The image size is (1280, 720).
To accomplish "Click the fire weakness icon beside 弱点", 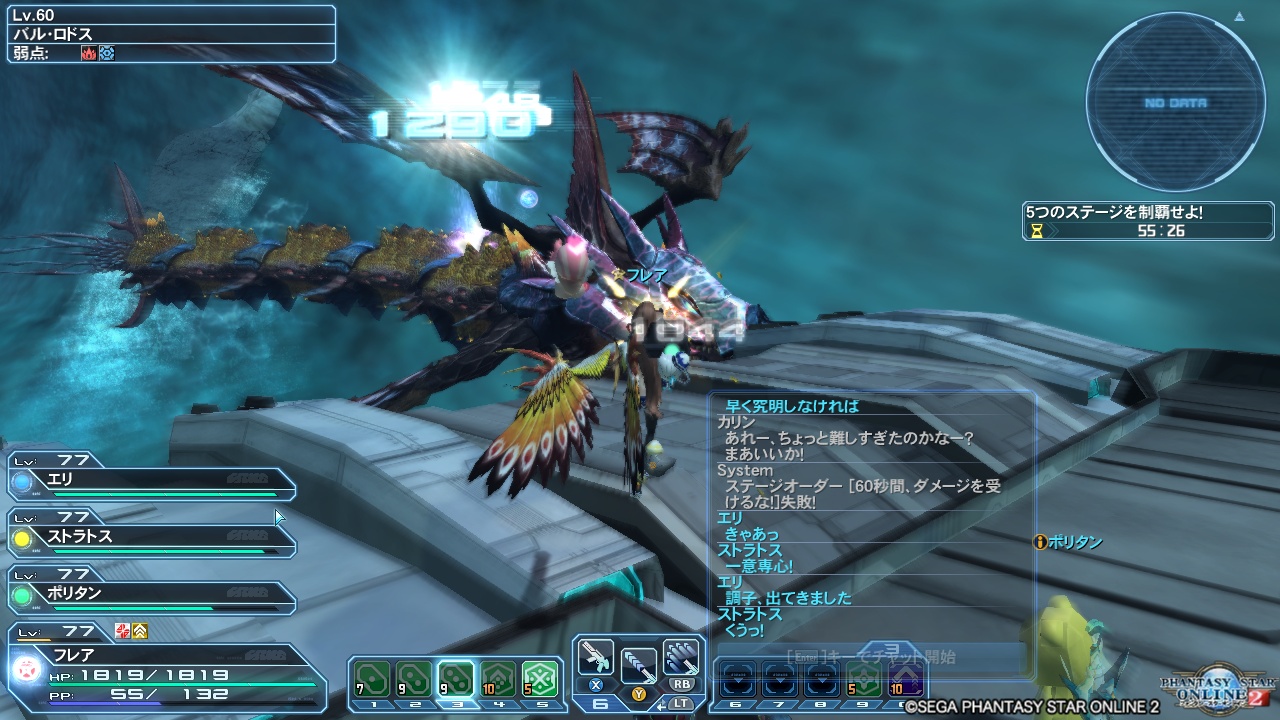I will (x=89, y=52).
